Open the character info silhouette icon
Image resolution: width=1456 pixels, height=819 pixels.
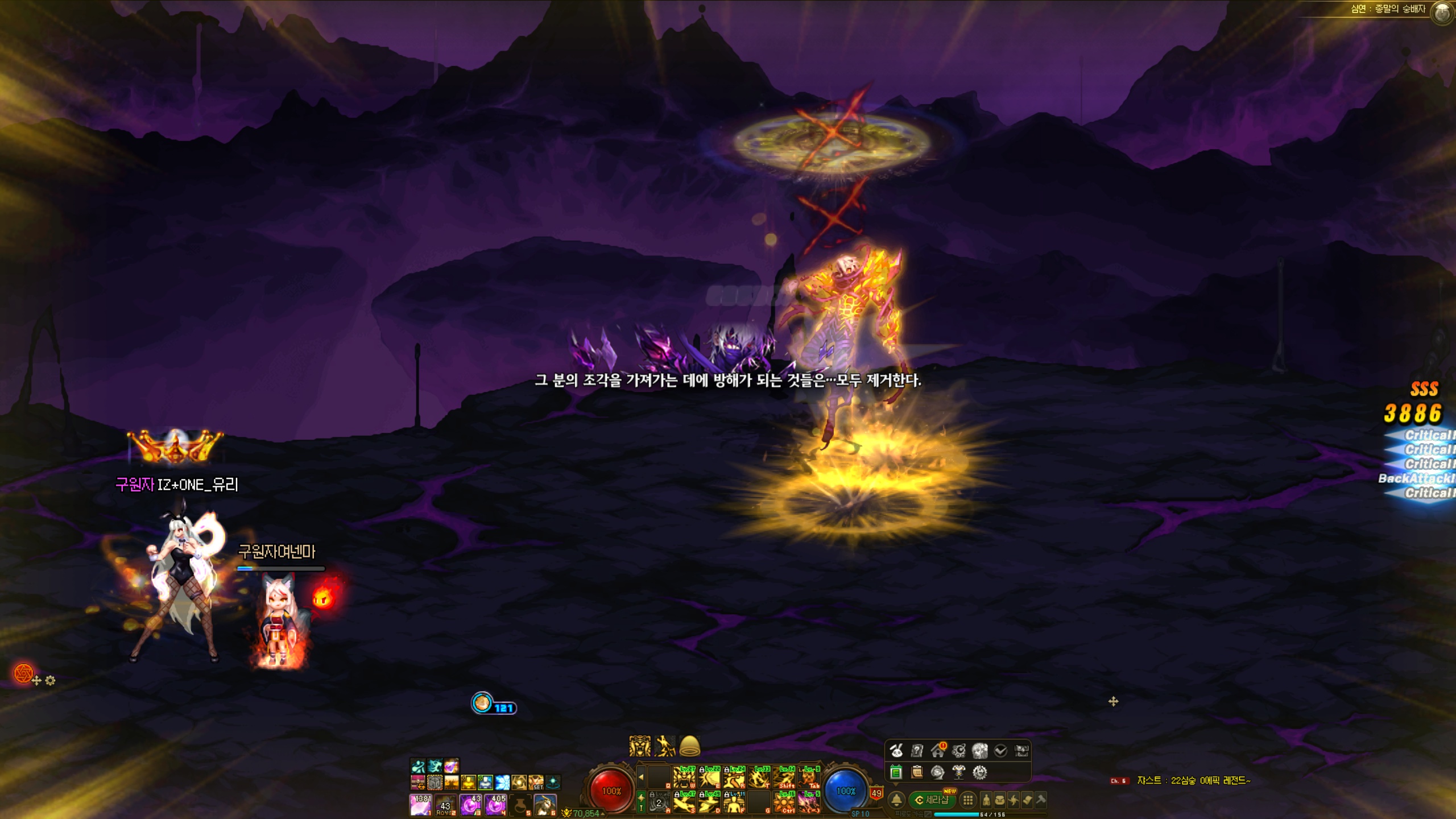tap(986, 800)
